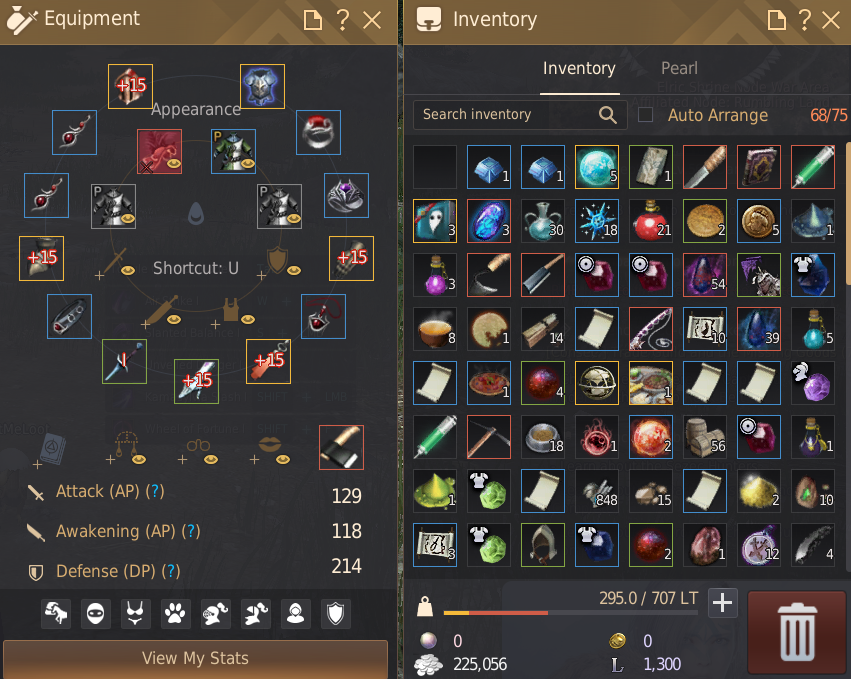Open the Inventory window help question mark
Viewport: 851px width, 679px height.
coord(802,20)
